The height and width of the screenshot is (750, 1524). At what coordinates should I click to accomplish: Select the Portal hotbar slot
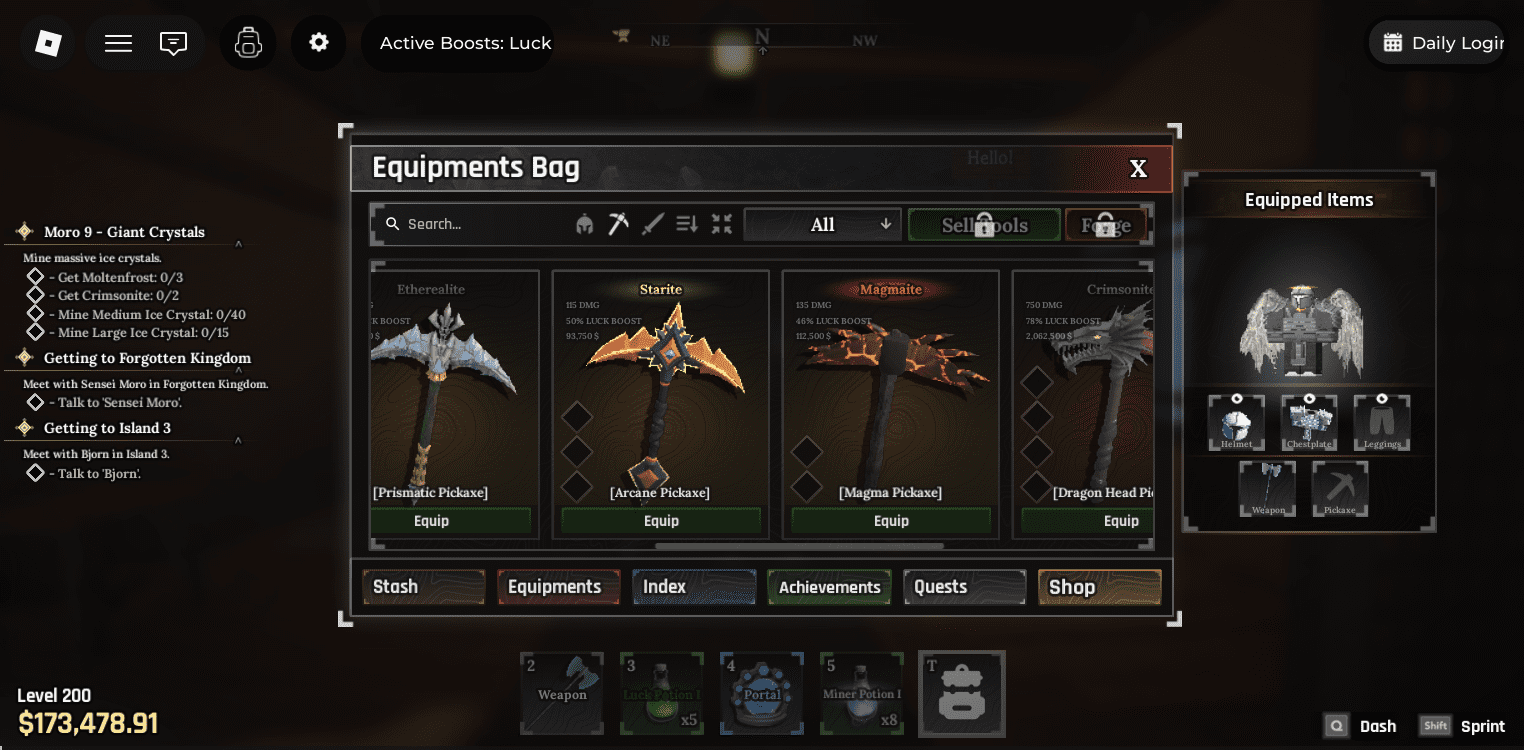(x=762, y=693)
